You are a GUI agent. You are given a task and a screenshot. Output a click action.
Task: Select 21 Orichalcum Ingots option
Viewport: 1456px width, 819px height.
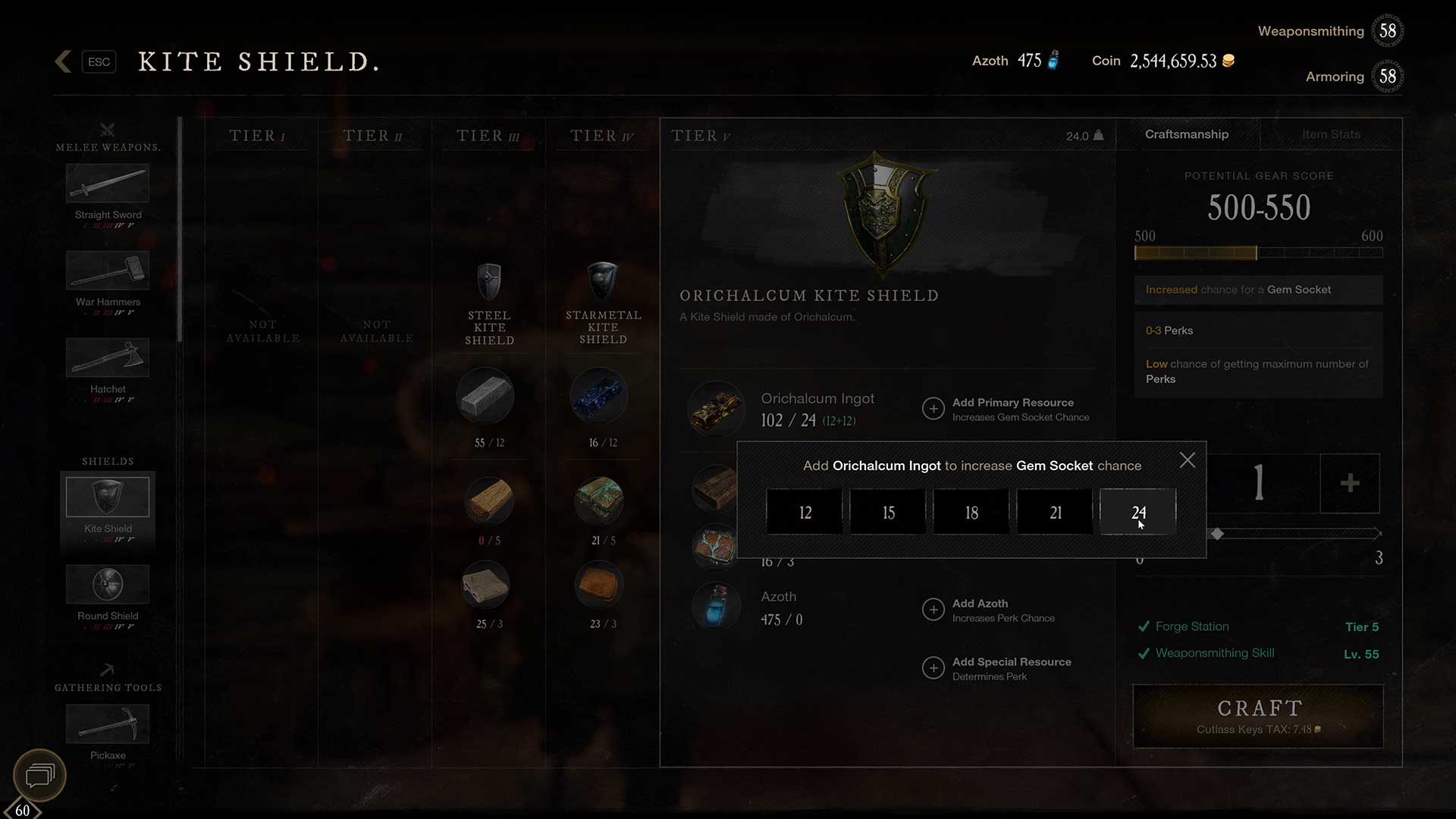pyautogui.click(x=1055, y=513)
